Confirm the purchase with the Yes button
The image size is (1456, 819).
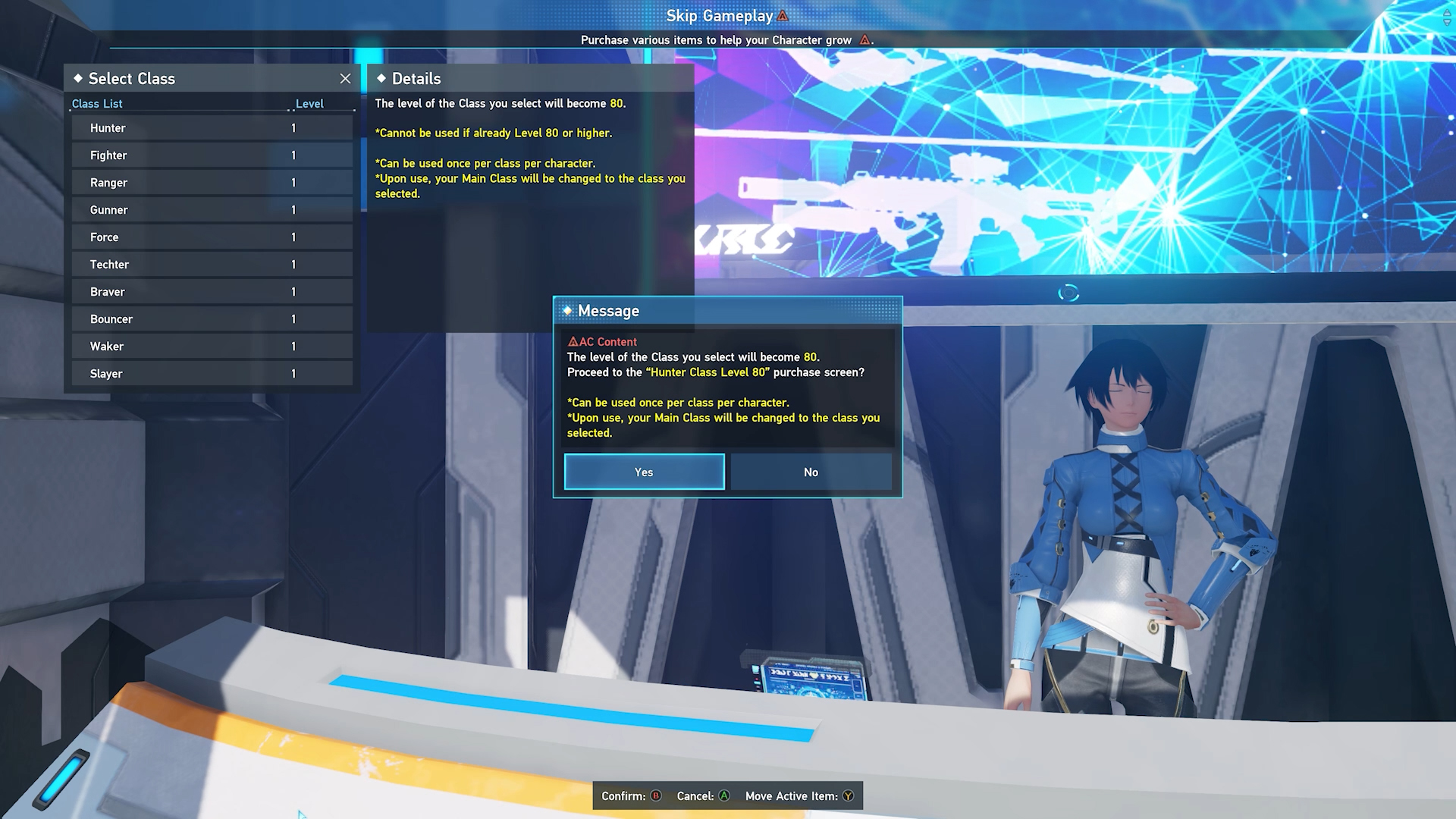(x=643, y=472)
